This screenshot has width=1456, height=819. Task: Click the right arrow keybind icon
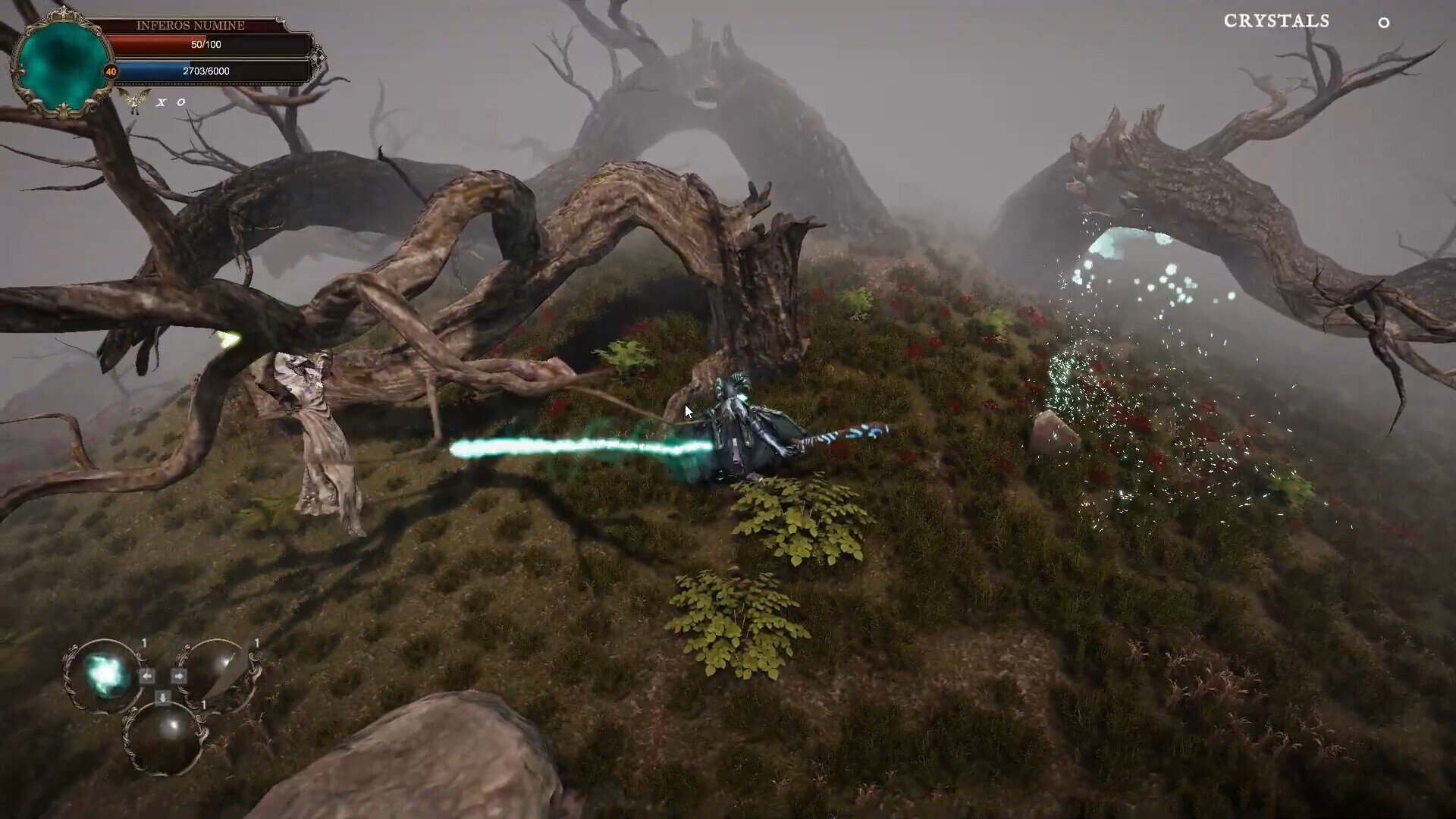pyautogui.click(x=179, y=676)
